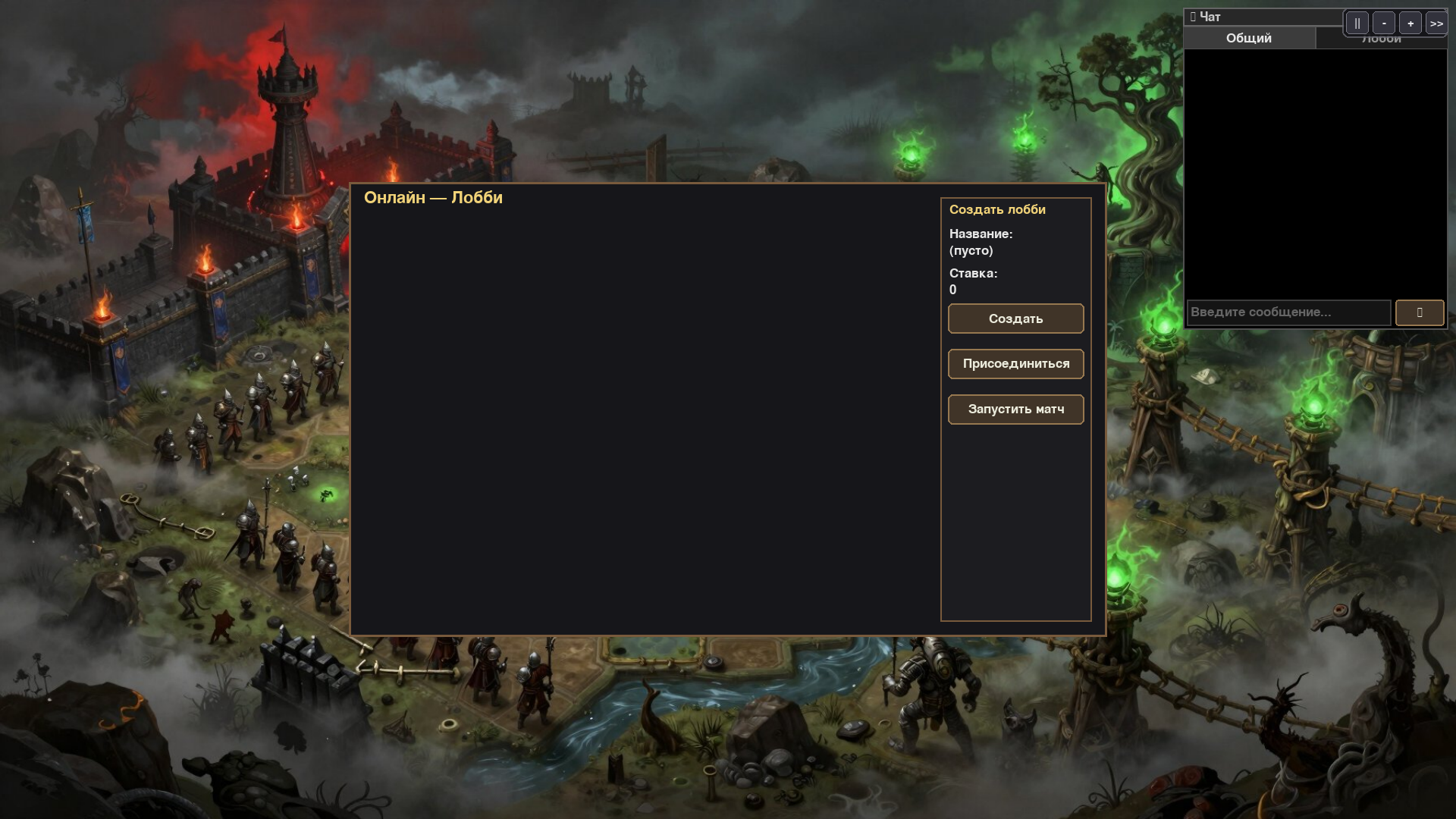Click the Онлайн — Лобби title
Viewport: 1456px width, 819px height.
point(434,198)
